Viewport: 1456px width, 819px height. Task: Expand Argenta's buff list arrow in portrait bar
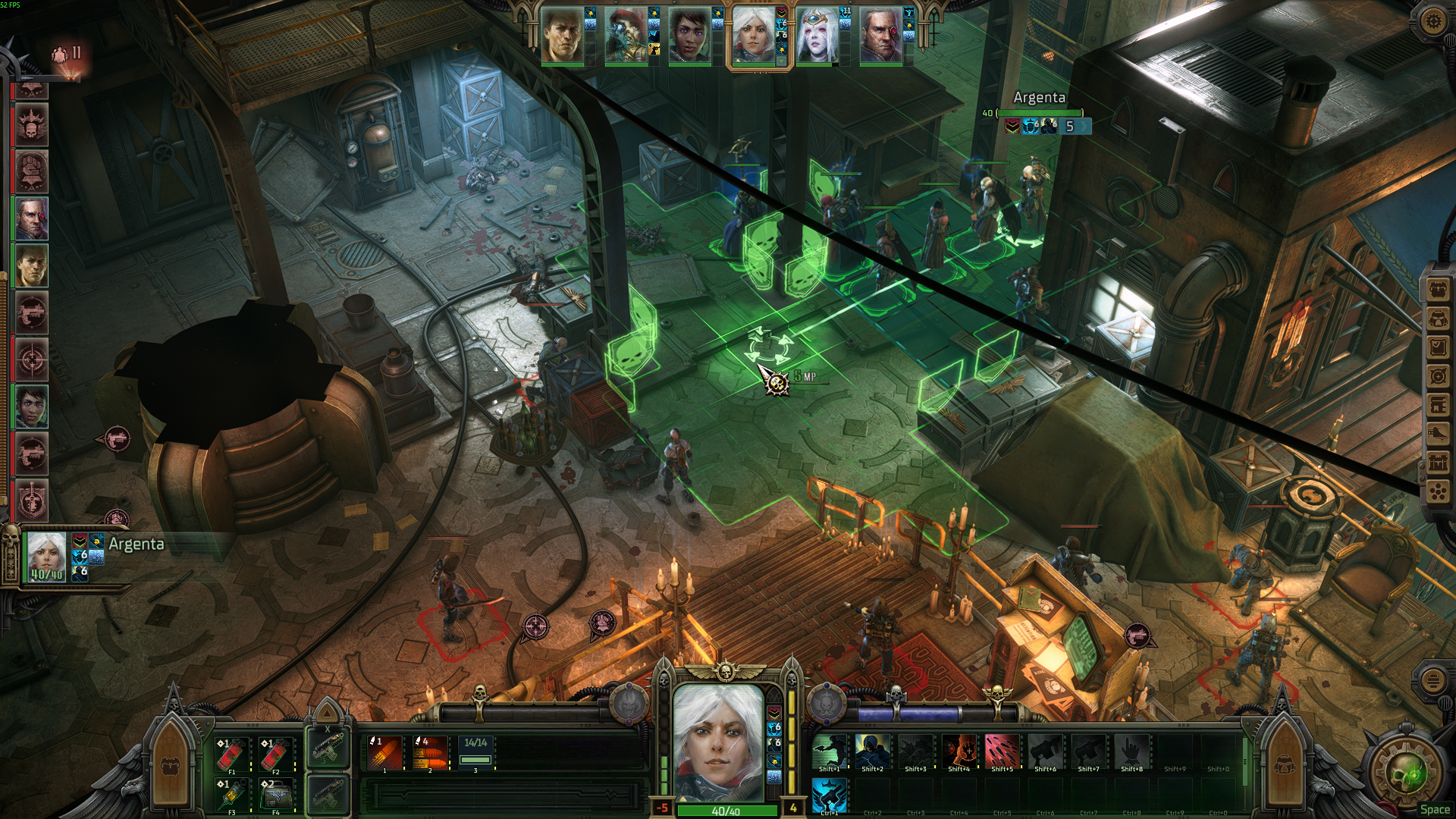point(782,62)
